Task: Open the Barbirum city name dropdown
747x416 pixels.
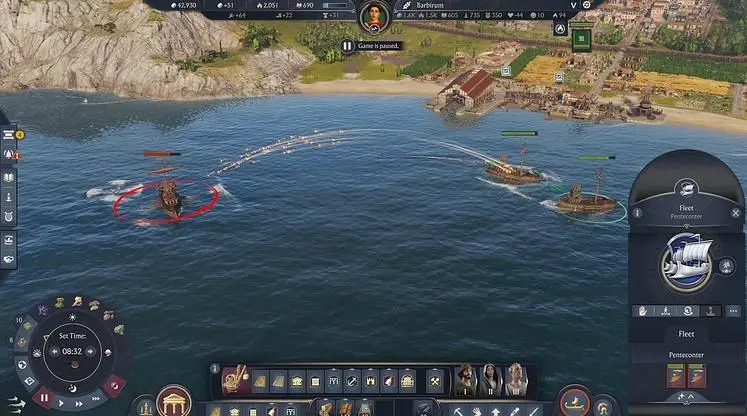Action: point(573,5)
